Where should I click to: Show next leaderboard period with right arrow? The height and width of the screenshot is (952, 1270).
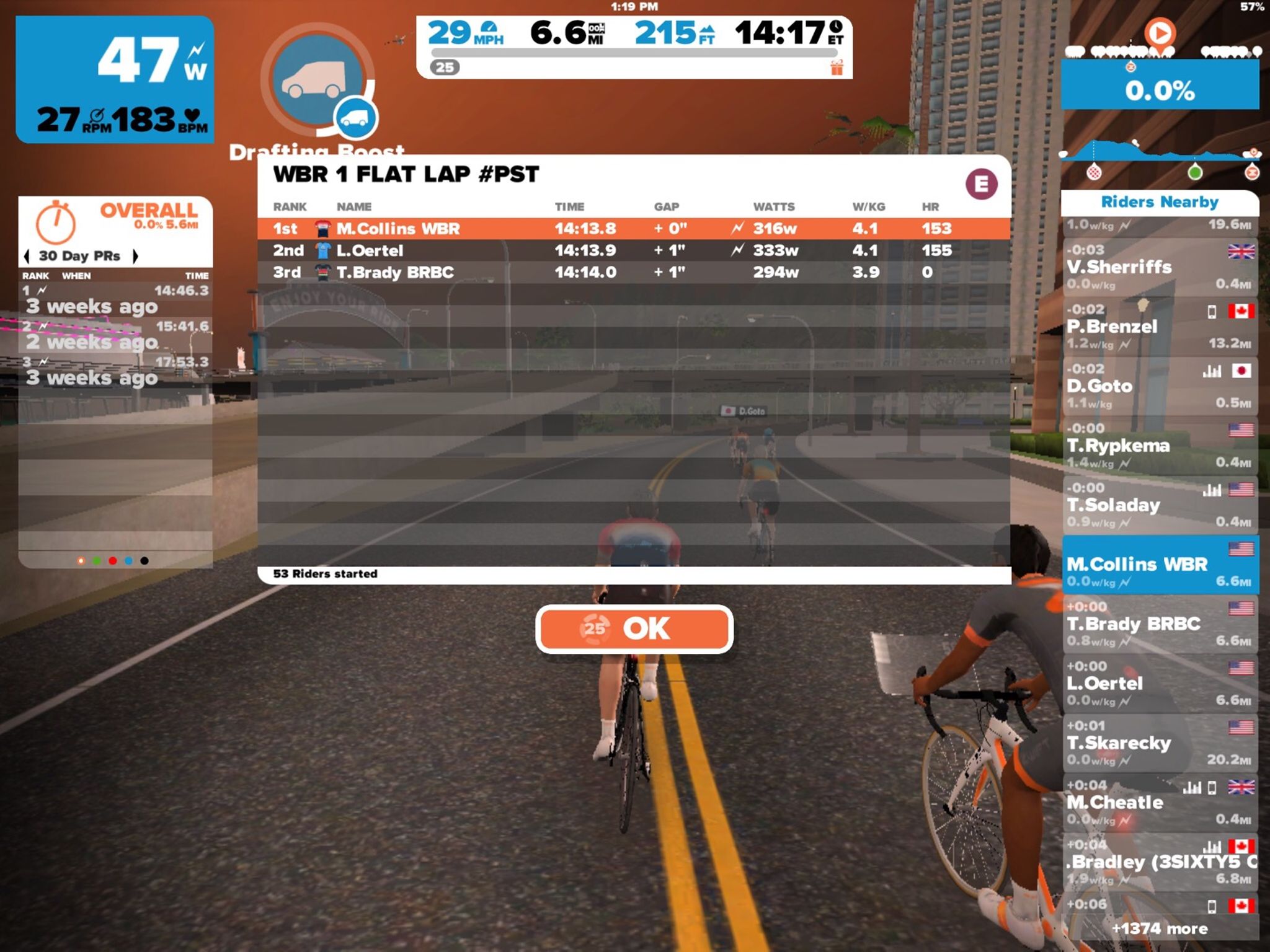135,256
